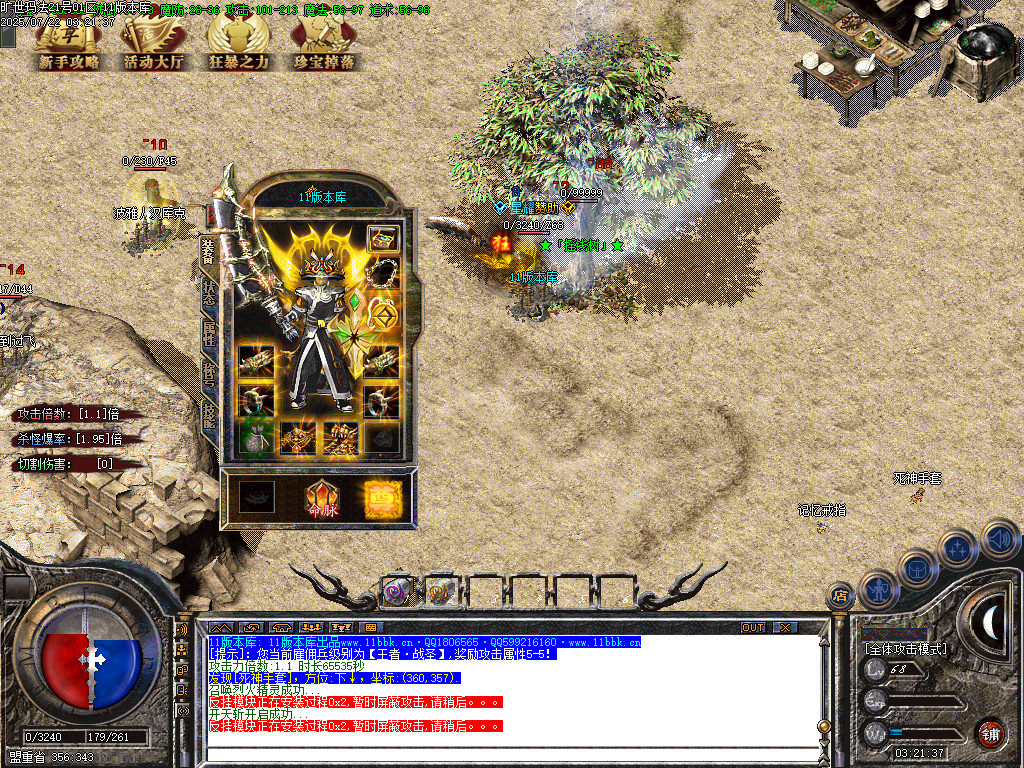The height and width of the screenshot is (768, 1024).
Task: Open the 新手攻略 beginner guide
Action: (69, 45)
